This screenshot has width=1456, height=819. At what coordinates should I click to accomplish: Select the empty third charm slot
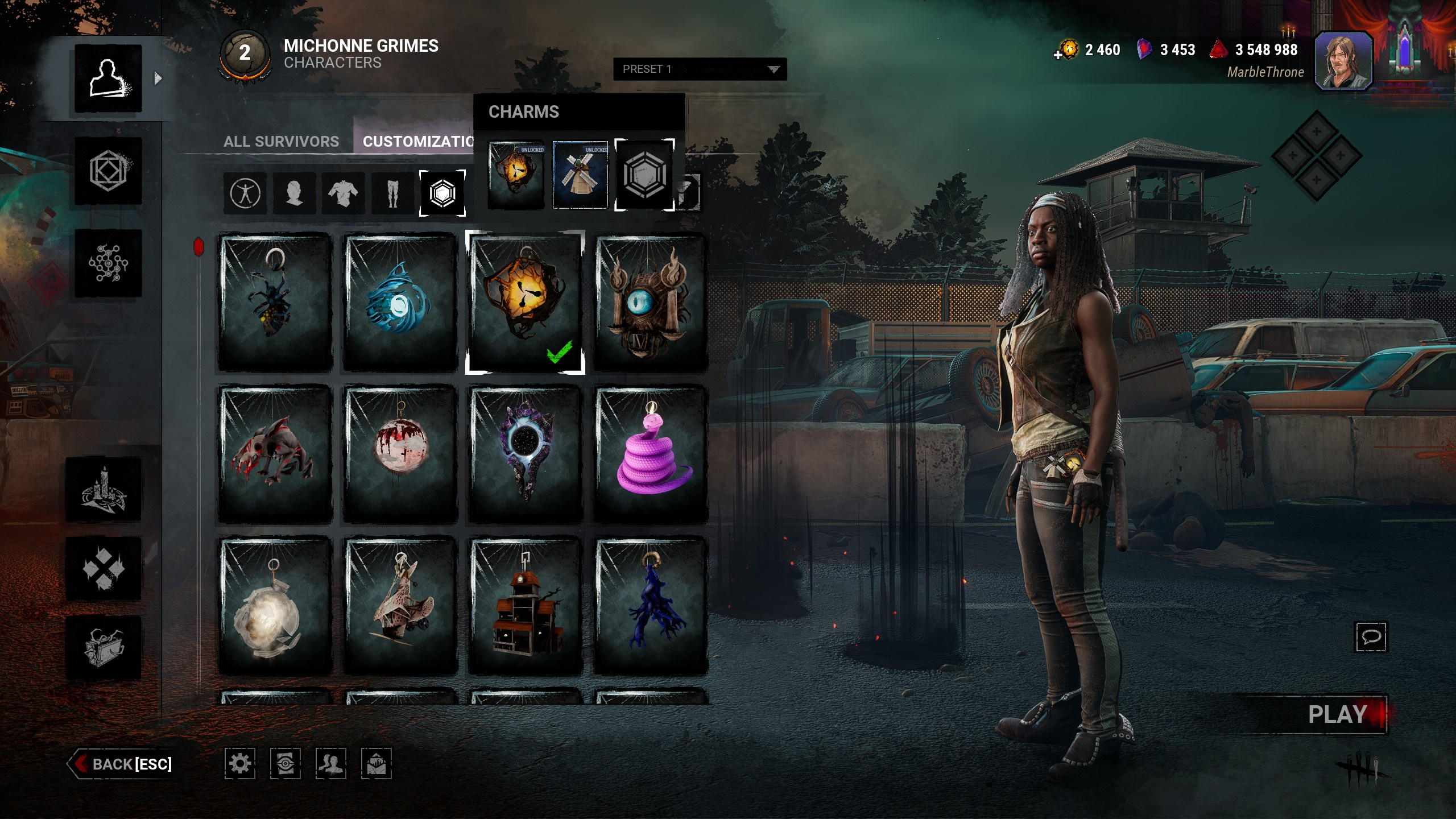[x=644, y=175]
